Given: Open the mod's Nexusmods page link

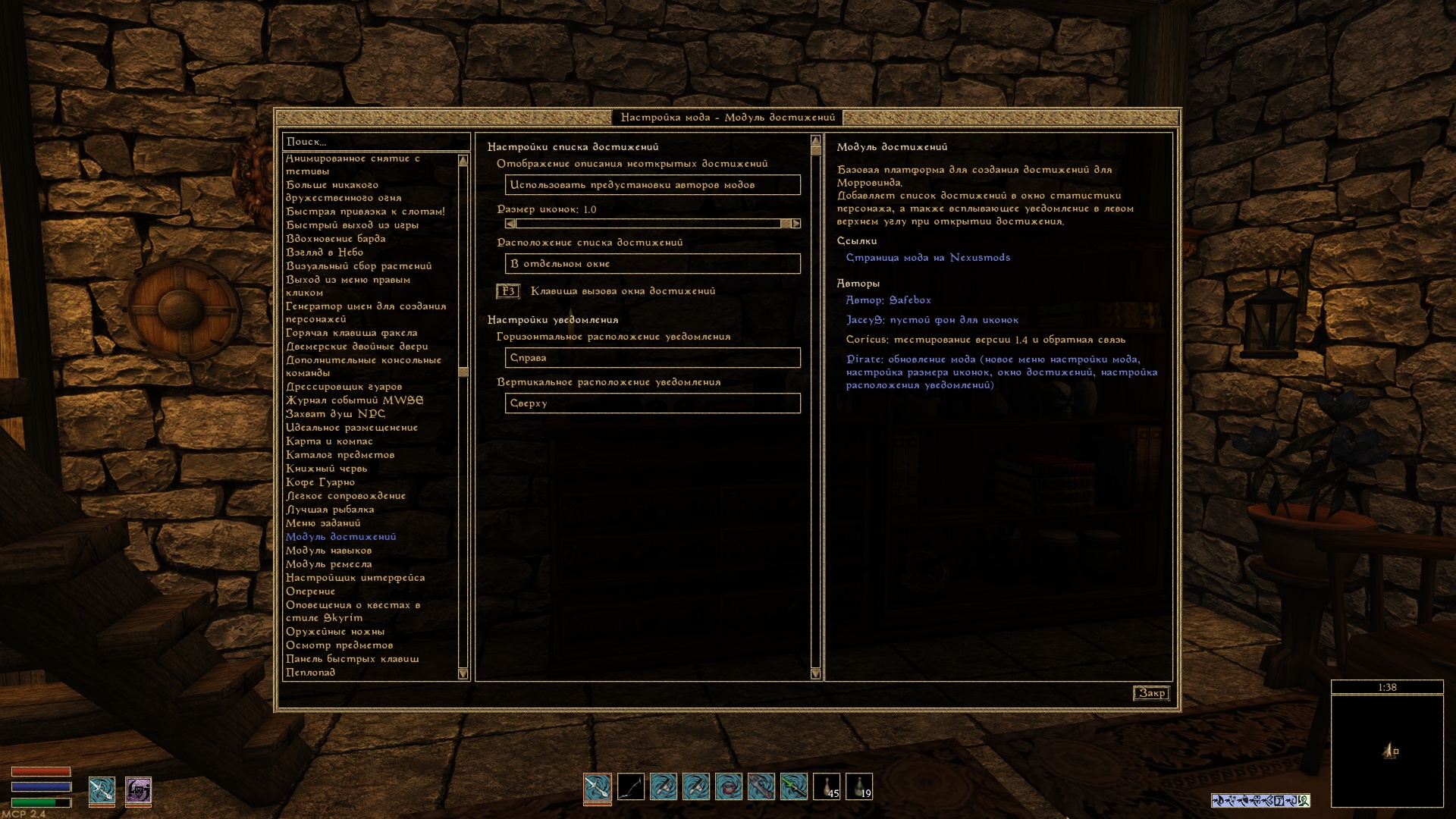Looking at the screenshot, I should tap(927, 258).
